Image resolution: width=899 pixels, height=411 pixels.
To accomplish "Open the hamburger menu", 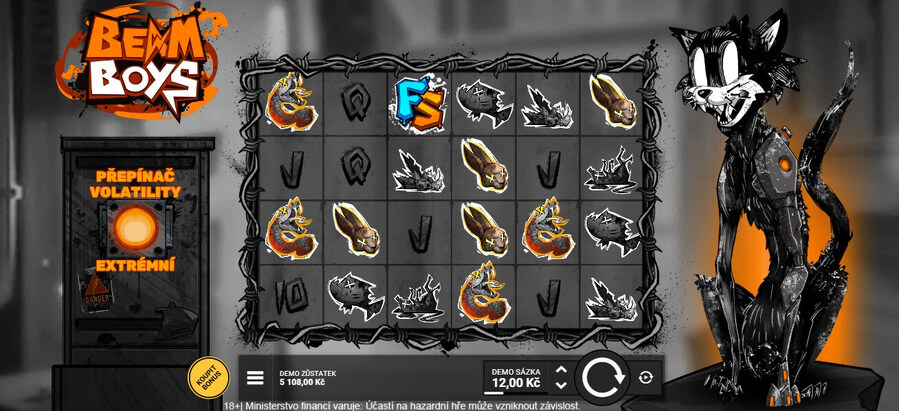I will (x=255, y=378).
